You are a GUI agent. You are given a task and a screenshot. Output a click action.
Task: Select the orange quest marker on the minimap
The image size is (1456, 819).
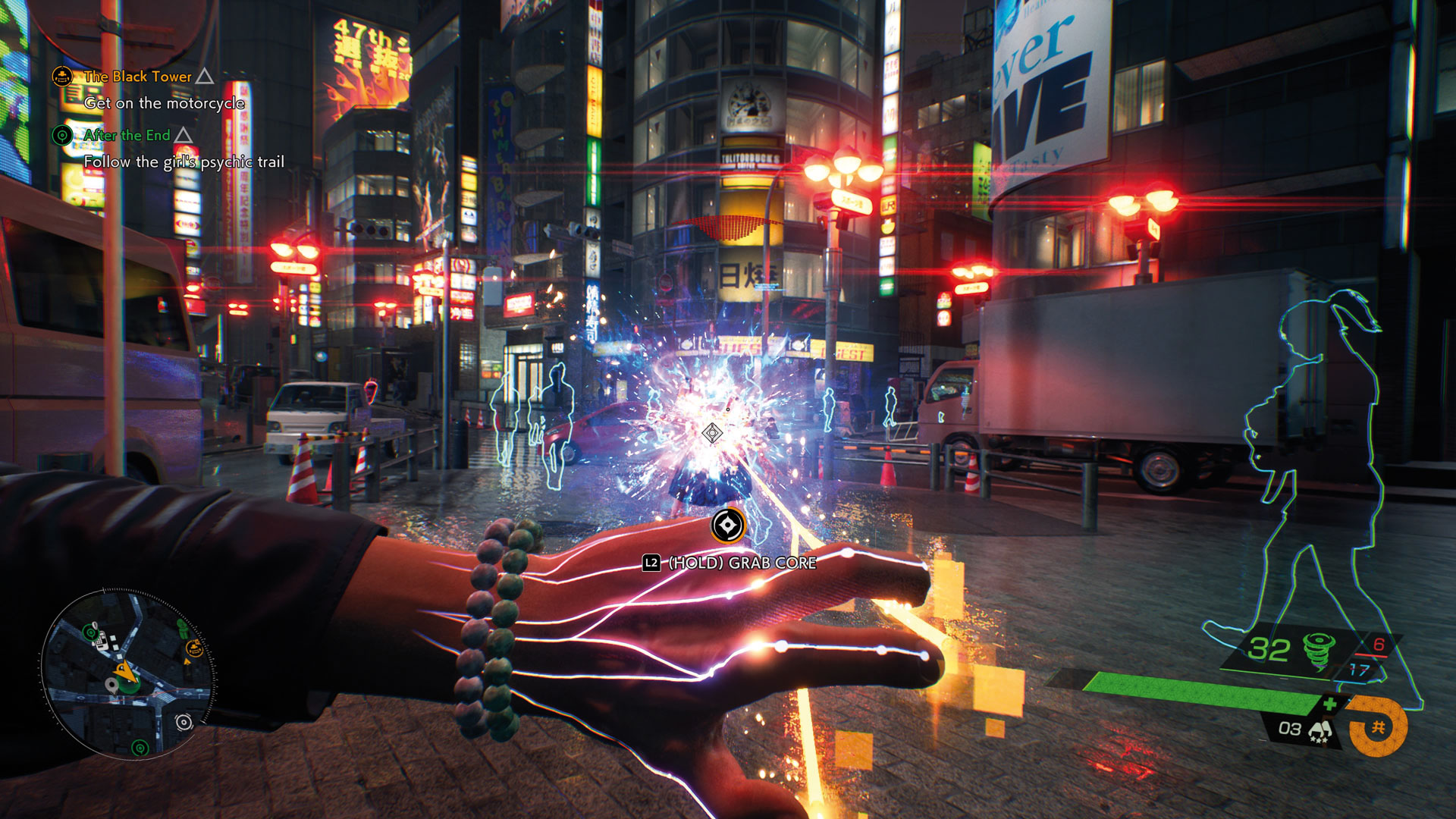click(x=194, y=648)
